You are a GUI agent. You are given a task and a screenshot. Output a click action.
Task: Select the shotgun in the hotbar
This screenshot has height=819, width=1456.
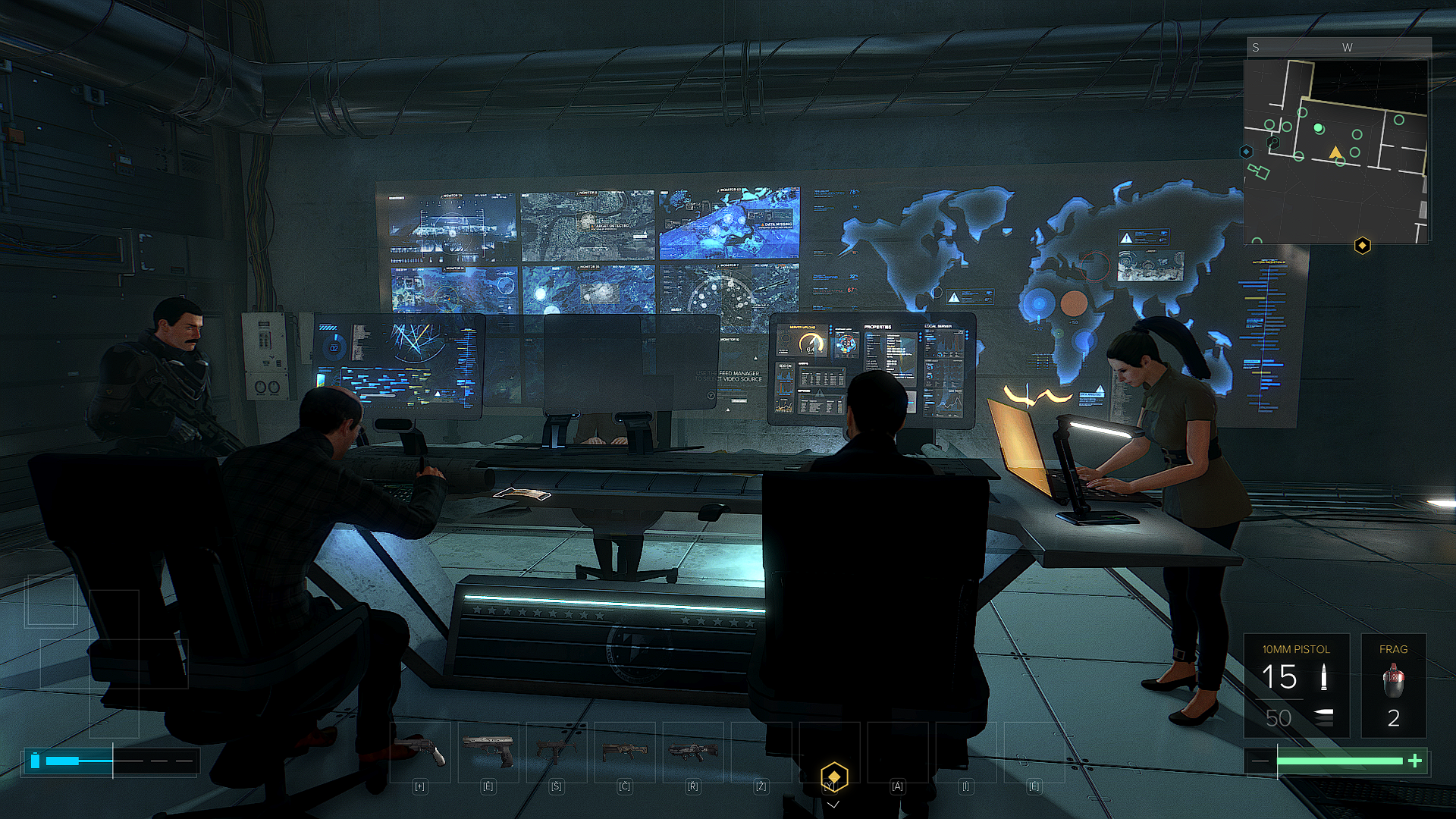[625, 751]
